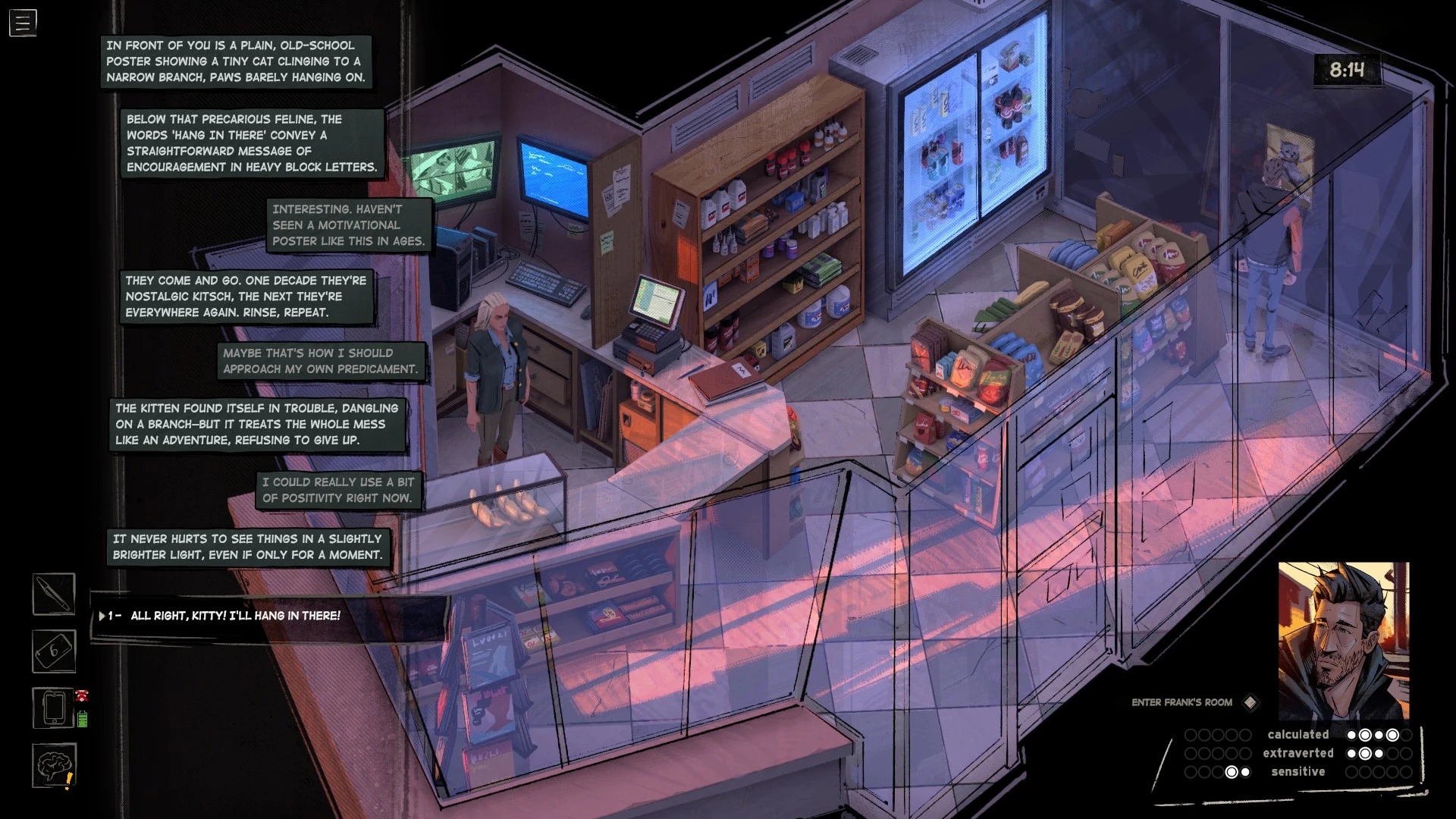Choose reply 'All right, kitty! I'll hang in there!'

tap(235, 616)
